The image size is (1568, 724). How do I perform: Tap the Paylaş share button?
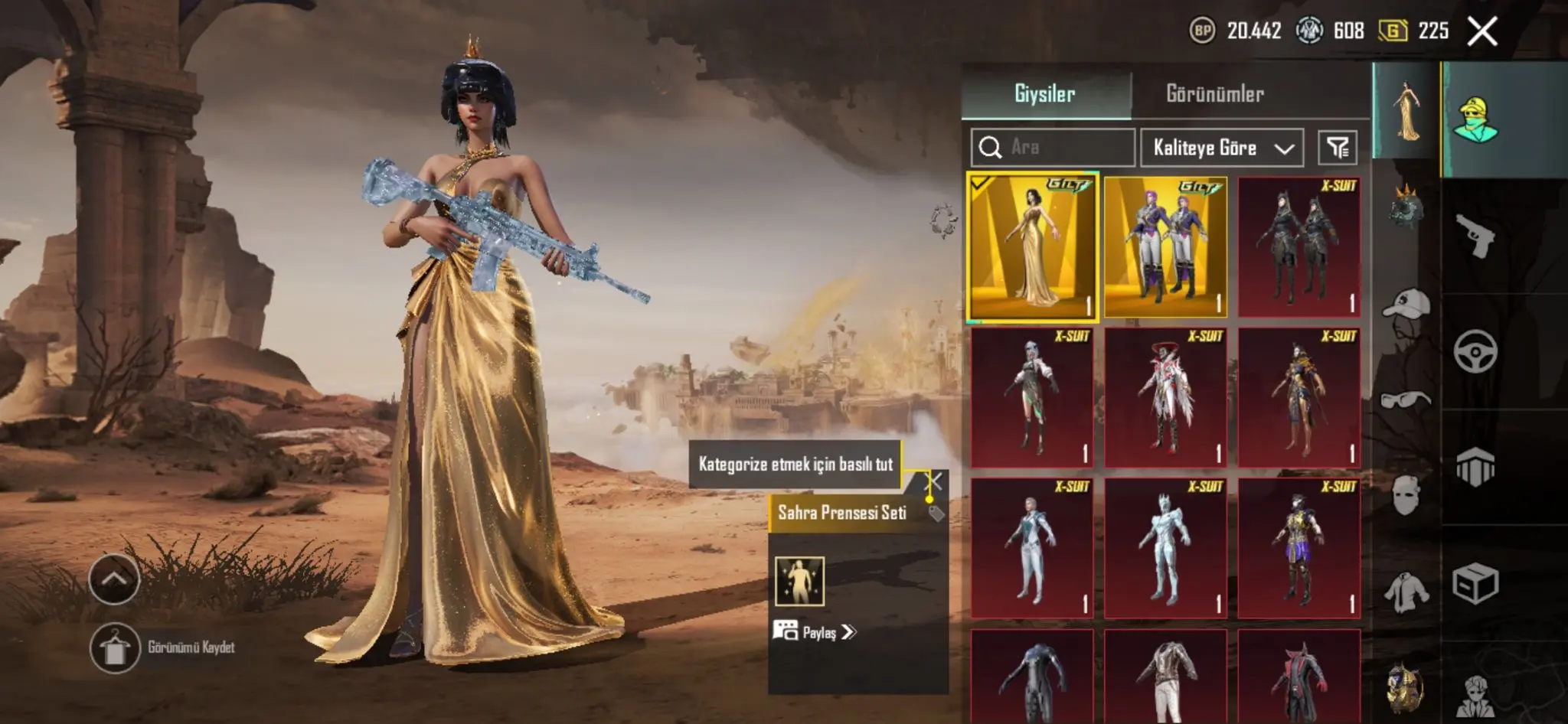click(x=816, y=632)
